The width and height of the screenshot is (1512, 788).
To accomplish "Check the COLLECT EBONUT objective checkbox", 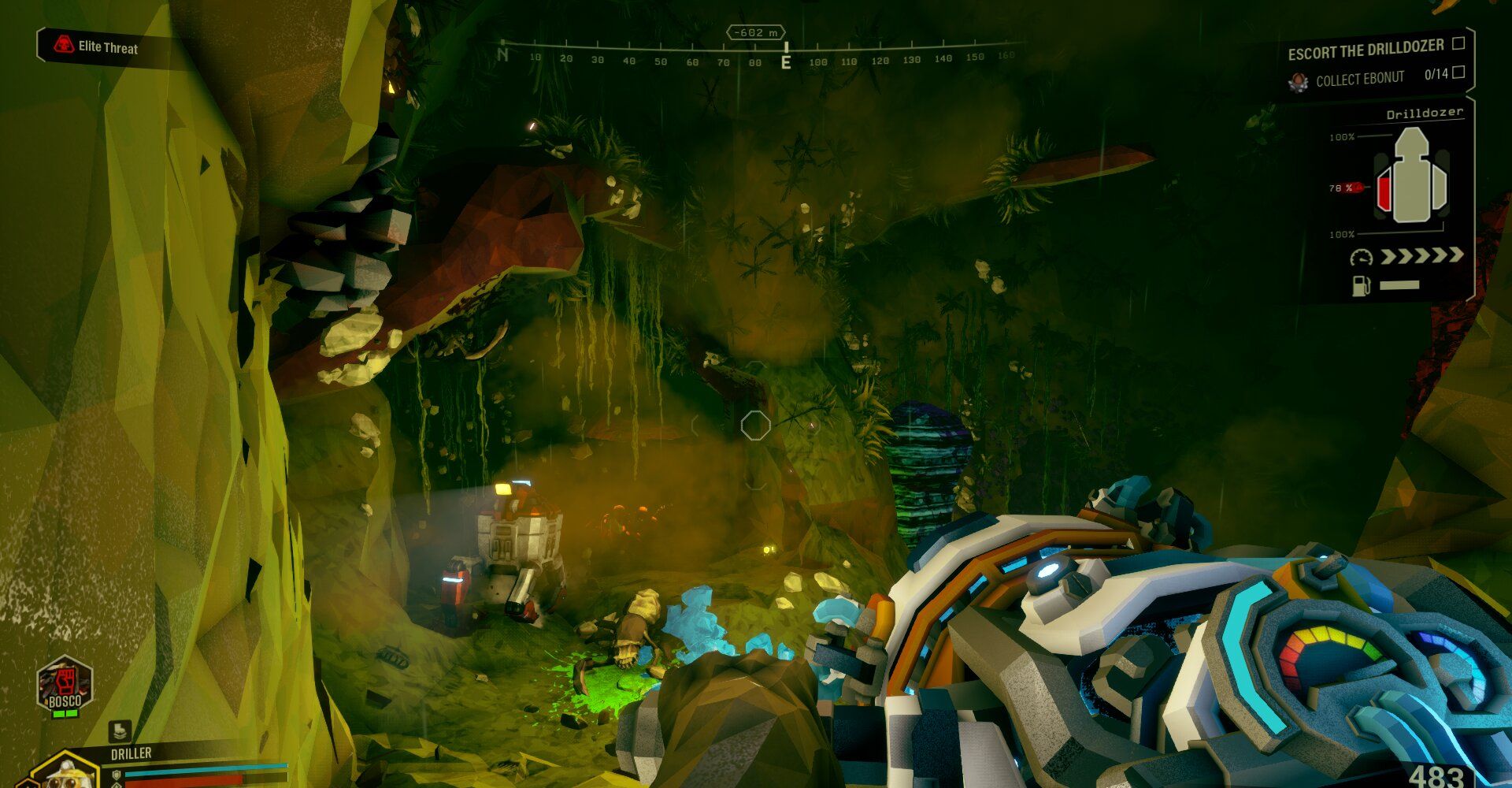I will pos(1458,74).
